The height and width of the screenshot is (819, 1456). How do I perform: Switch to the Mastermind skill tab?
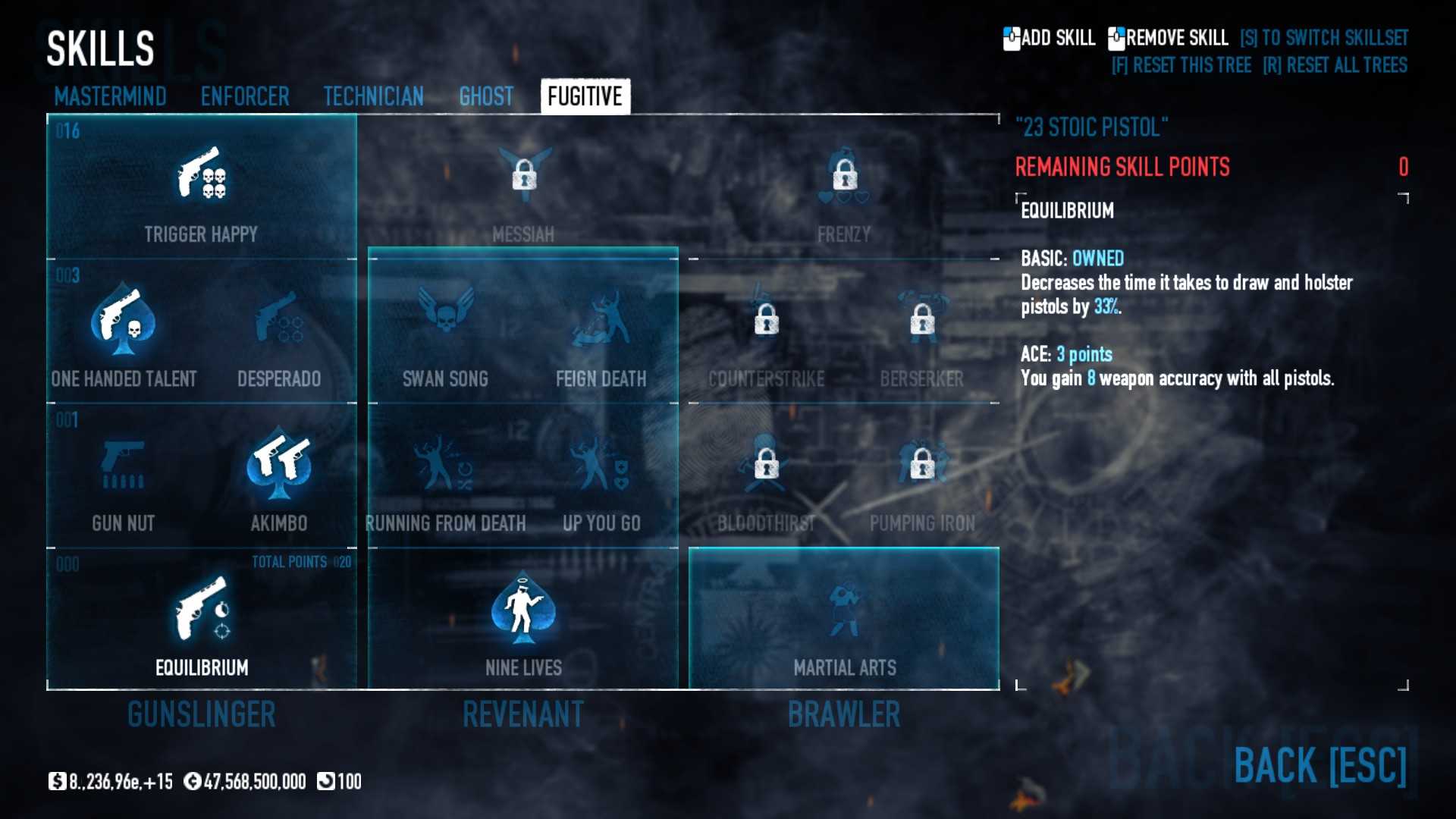coord(110,96)
